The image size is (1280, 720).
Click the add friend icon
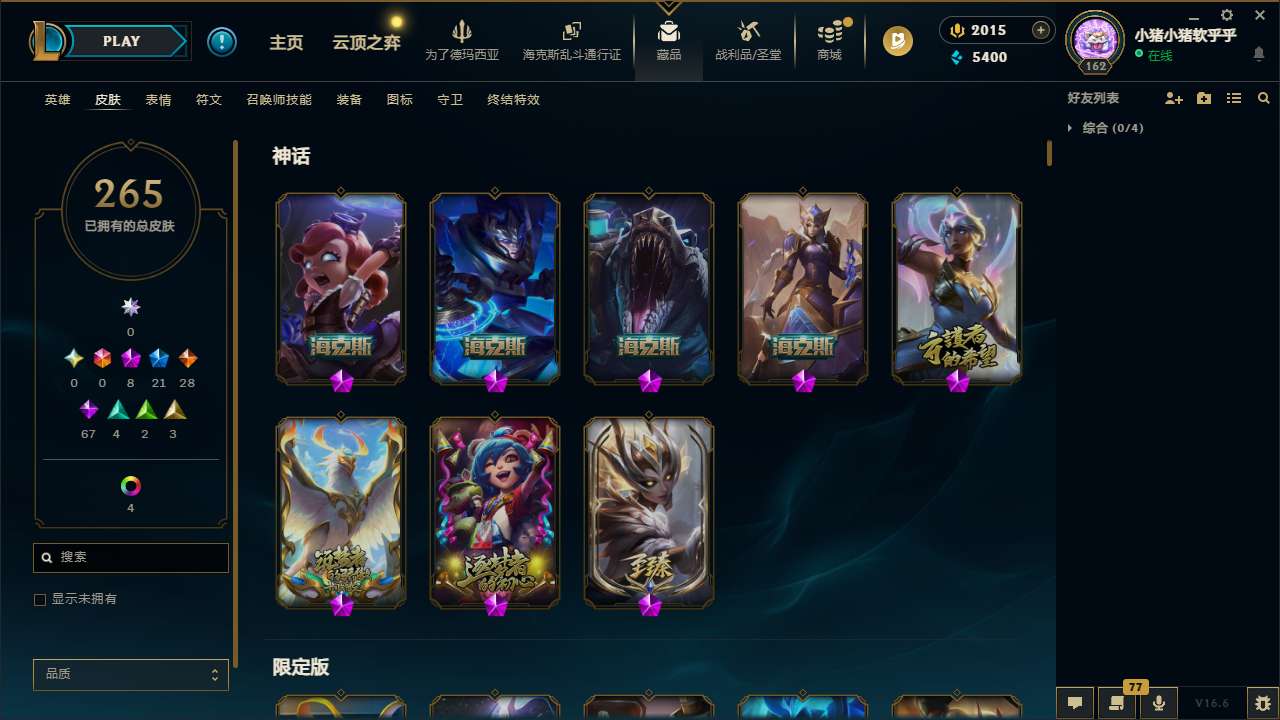1174,98
